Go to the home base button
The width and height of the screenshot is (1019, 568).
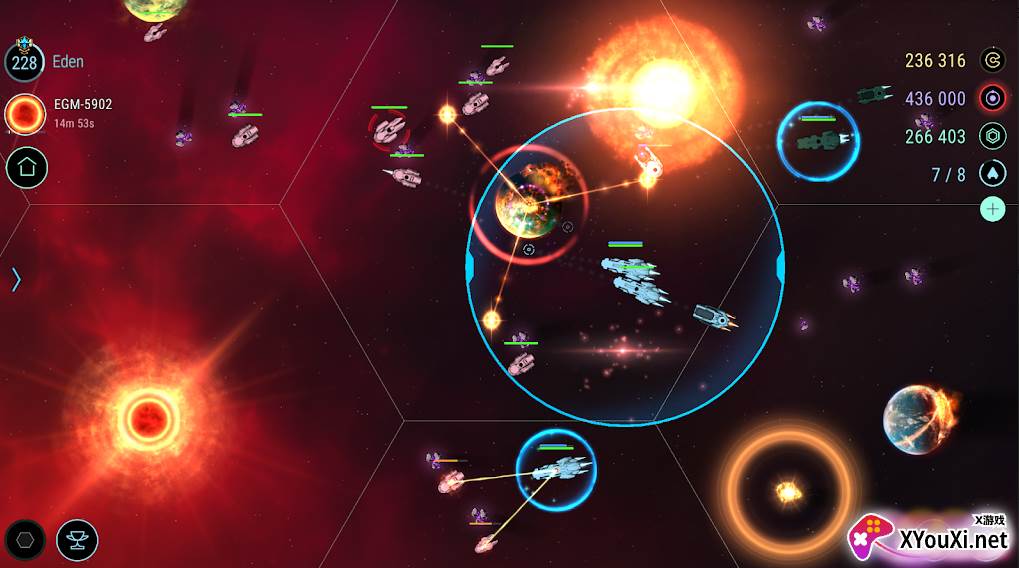(27, 168)
